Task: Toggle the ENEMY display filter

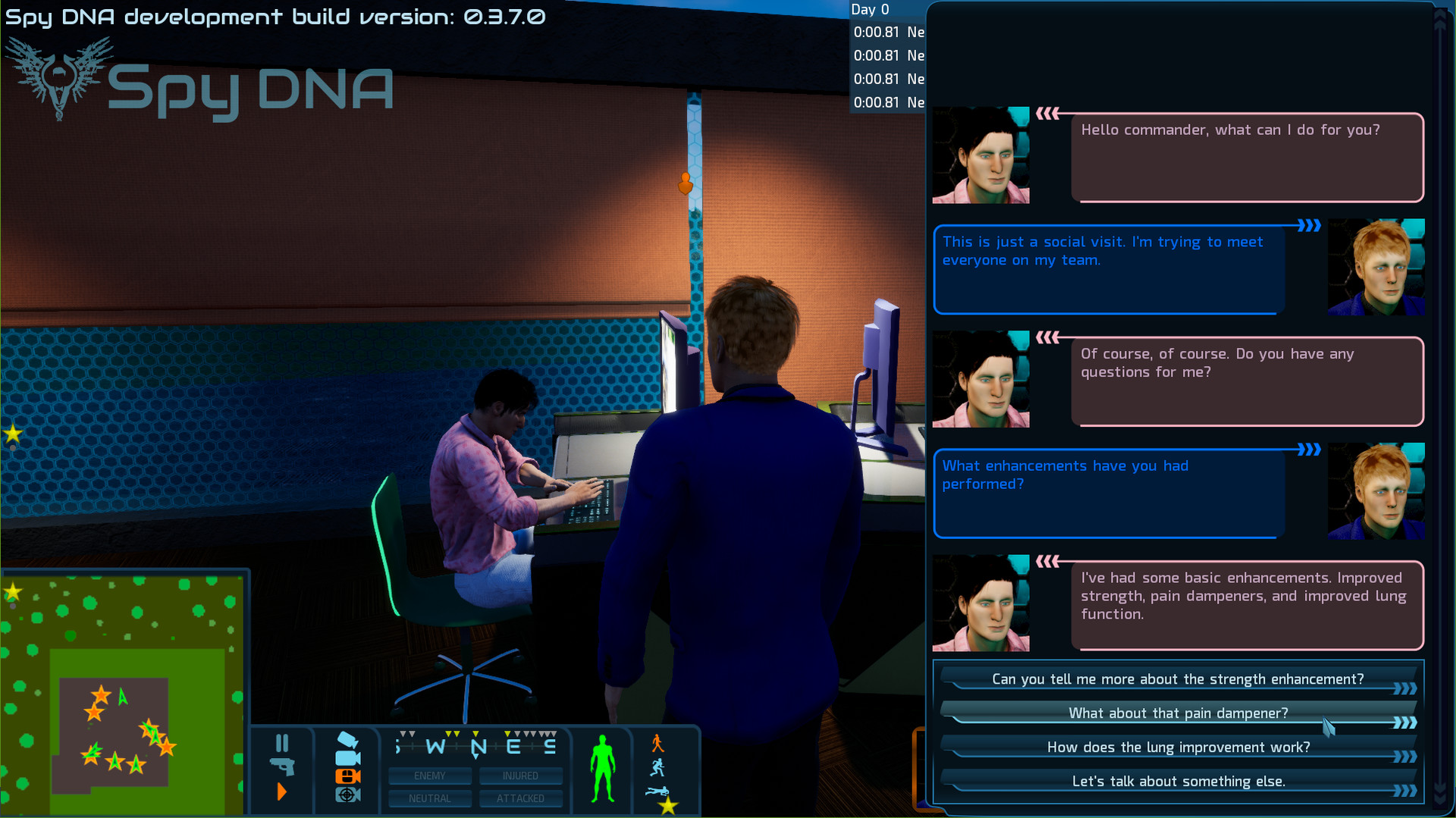Action: (x=429, y=775)
